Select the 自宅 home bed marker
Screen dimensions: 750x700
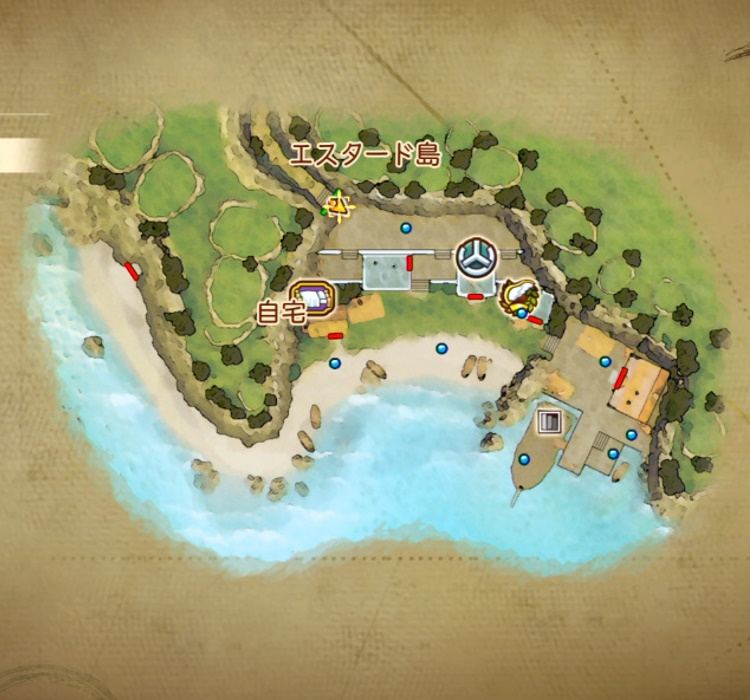[313, 298]
